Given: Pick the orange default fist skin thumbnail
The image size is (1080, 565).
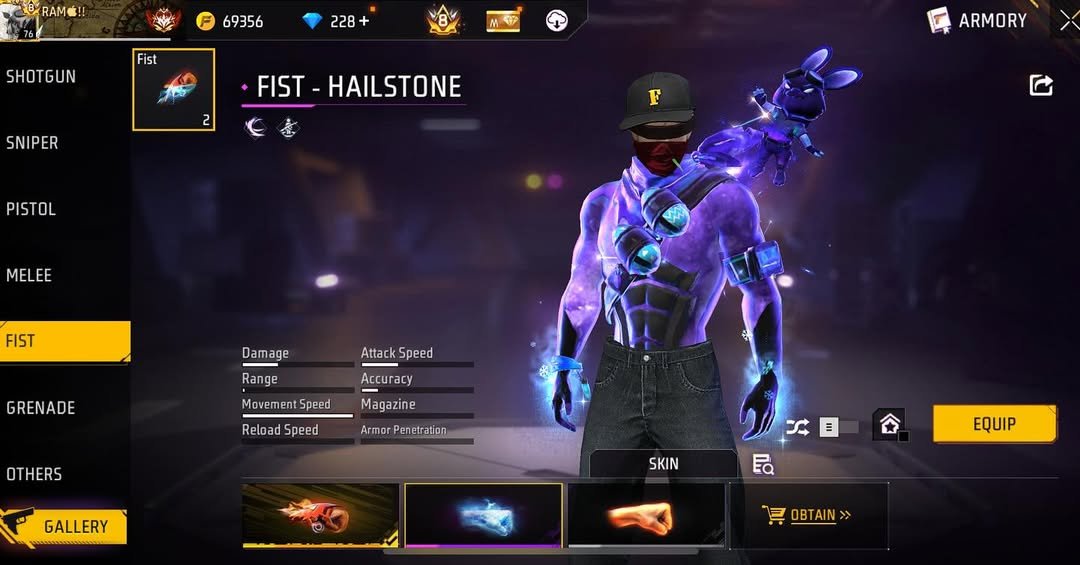Looking at the screenshot, I should pyautogui.click(x=646, y=515).
